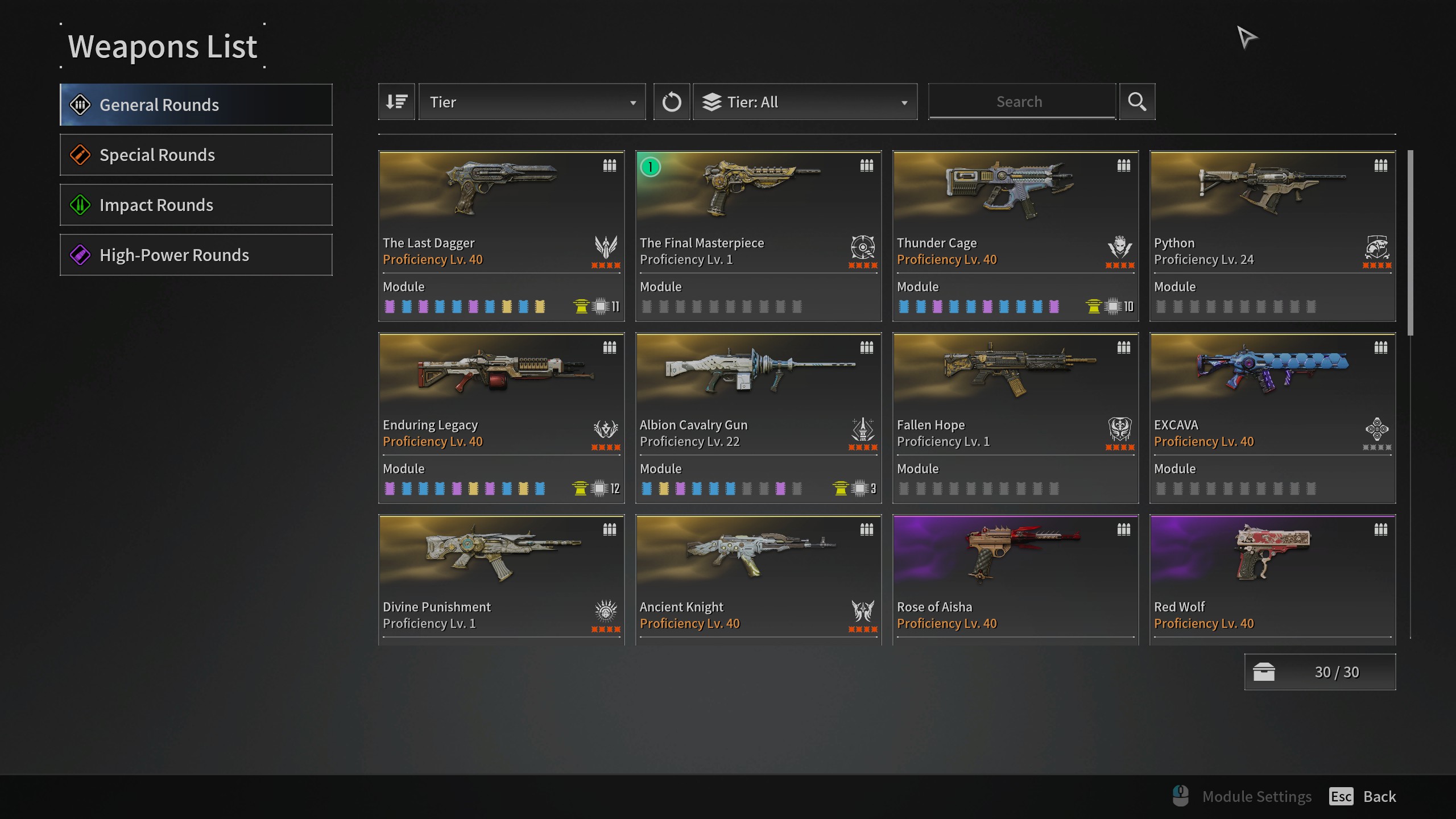1456x819 pixels.
Task: Click the circular reset filter button
Action: [x=671, y=102]
